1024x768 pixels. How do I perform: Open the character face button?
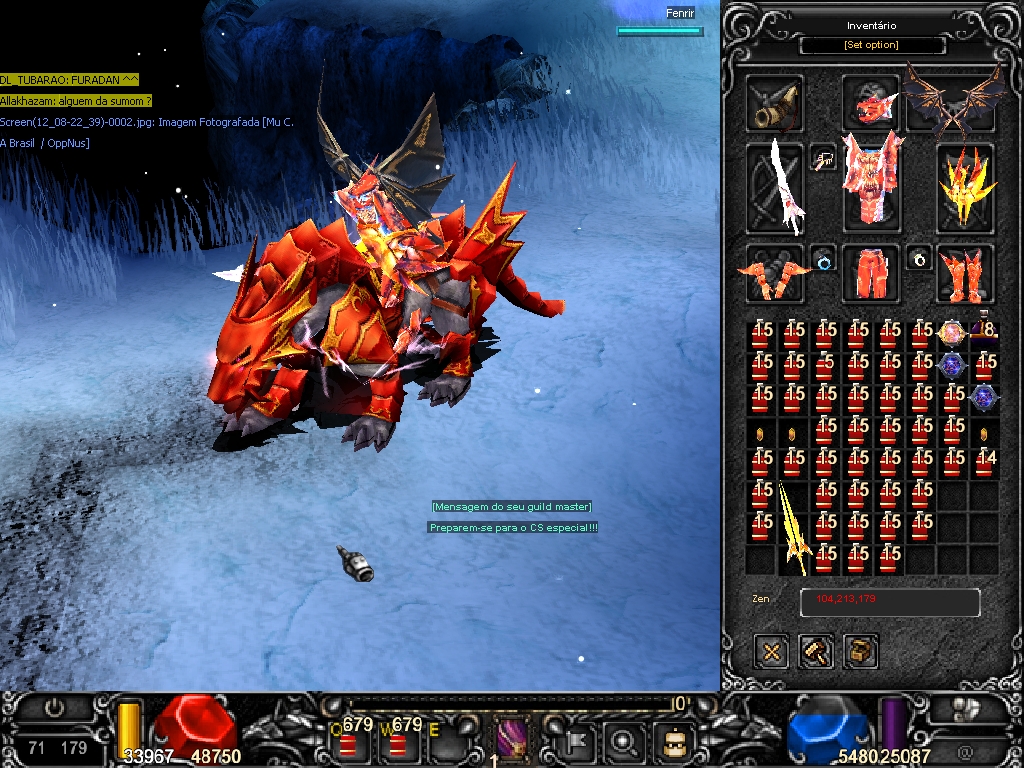coord(673,741)
